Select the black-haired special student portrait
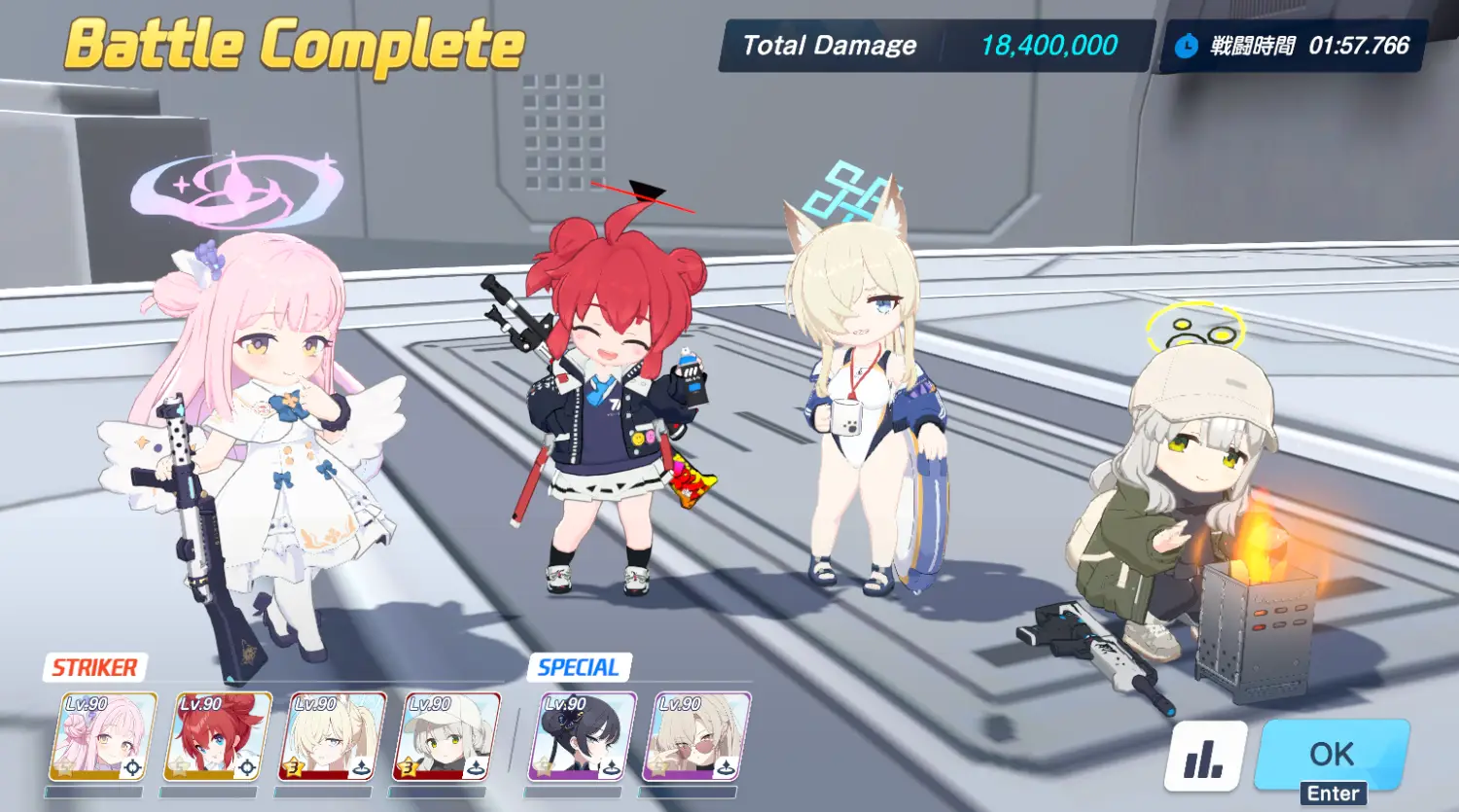1459x812 pixels. (583, 737)
